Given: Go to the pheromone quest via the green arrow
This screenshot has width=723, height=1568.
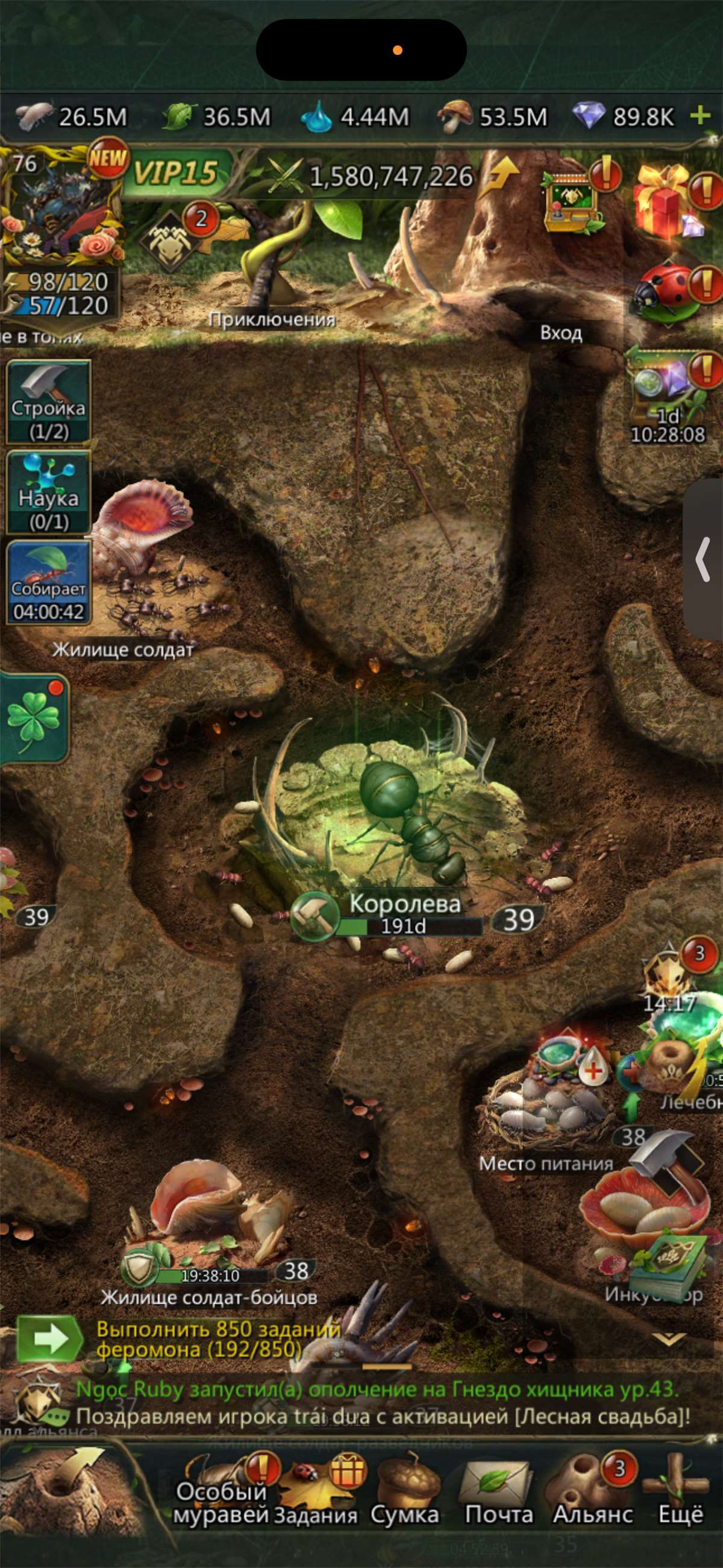Looking at the screenshot, I should coord(49,1338).
